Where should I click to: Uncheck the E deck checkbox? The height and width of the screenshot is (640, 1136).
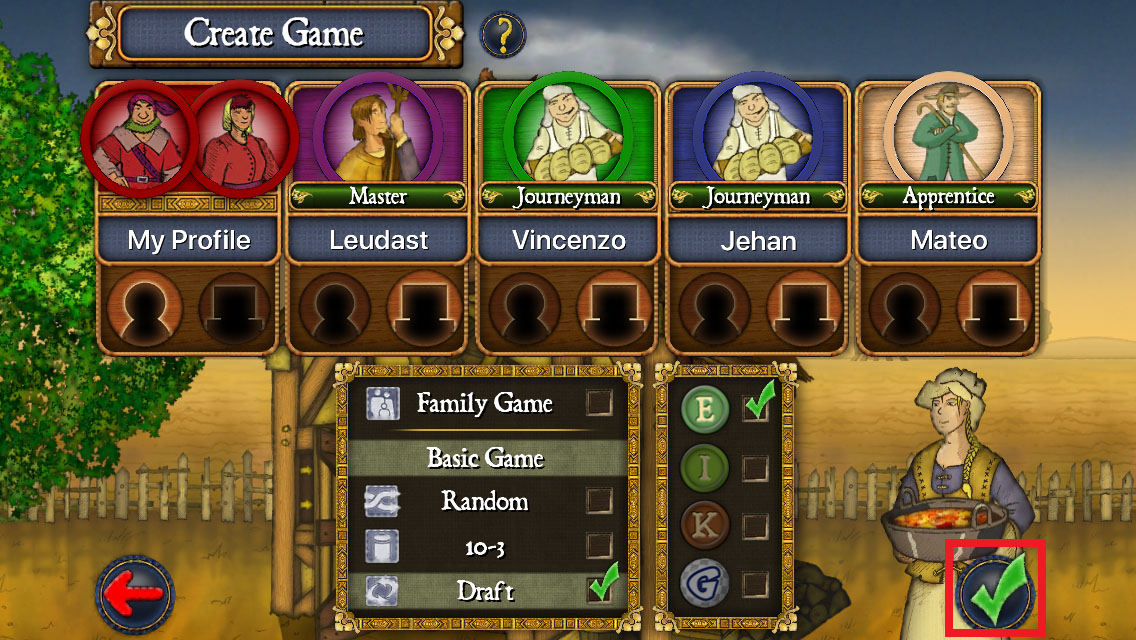[755, 409]
